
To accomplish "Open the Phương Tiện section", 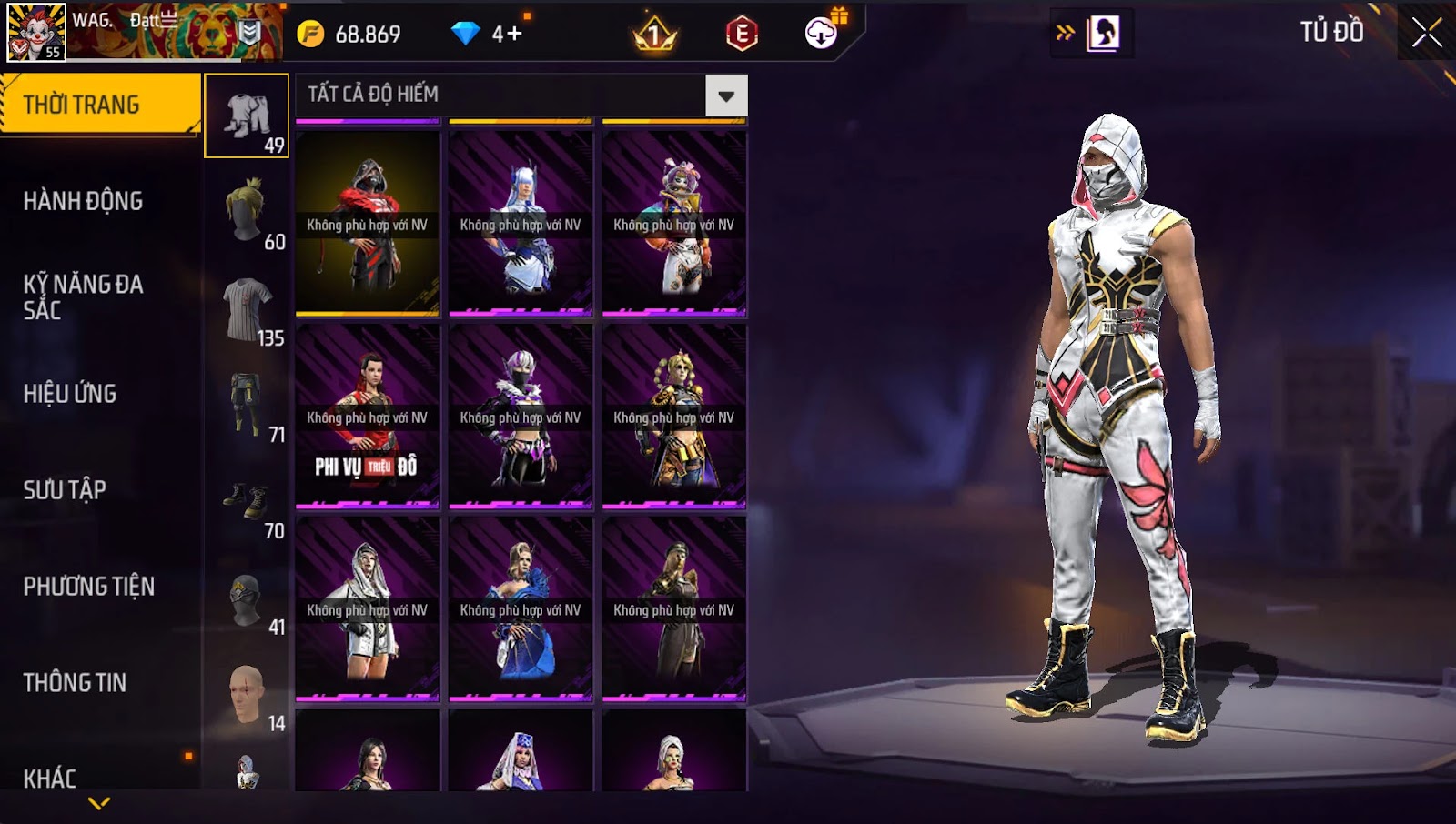I will click(x=88, y=587).
